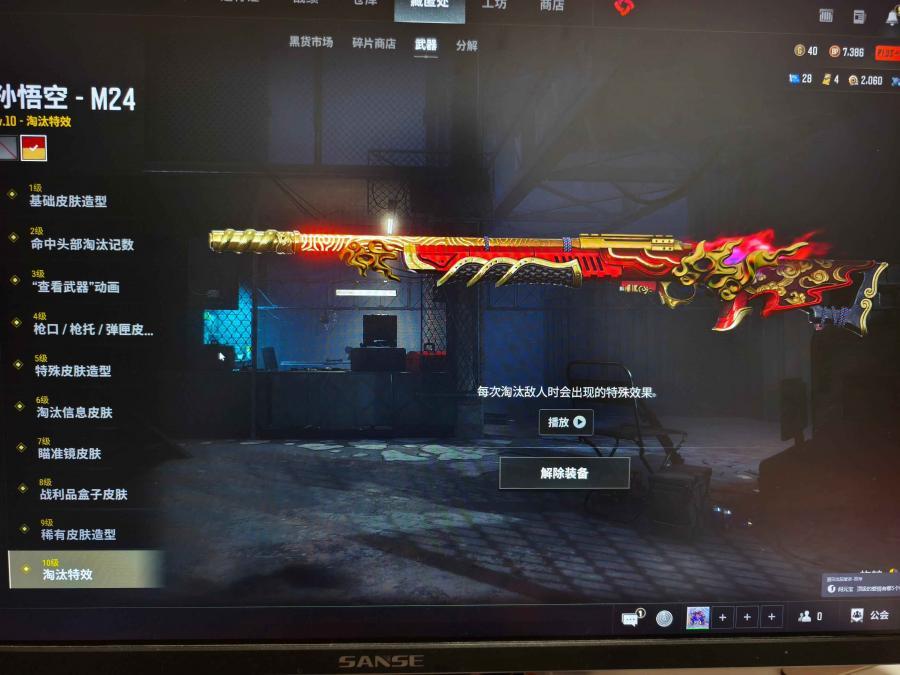The image size is (900, 675).
Task: Choose level 8 战利品盒子皮肤
Action: tap(83, 494)
